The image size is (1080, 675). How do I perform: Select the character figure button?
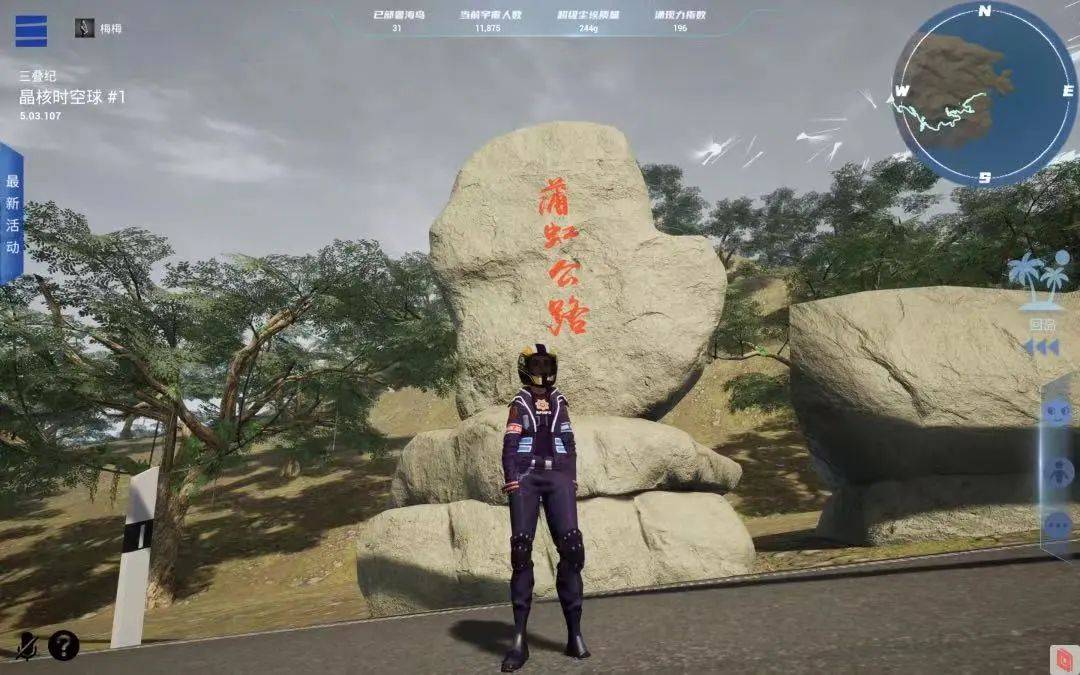tap(1057, 471)
